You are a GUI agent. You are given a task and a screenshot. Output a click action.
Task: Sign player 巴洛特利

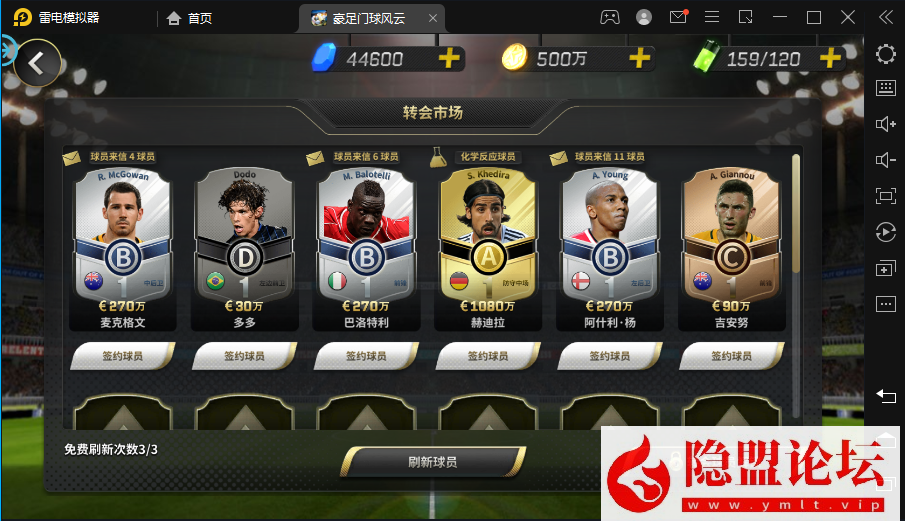click(x=366, y=356)
